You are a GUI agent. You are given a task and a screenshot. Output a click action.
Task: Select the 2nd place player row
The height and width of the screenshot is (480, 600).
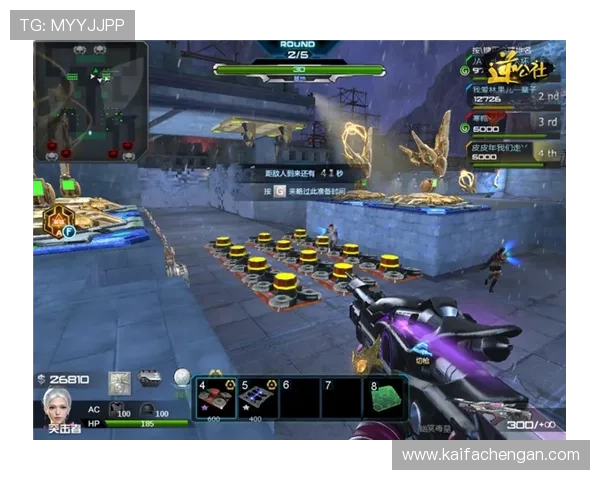[x=514, y=96]
